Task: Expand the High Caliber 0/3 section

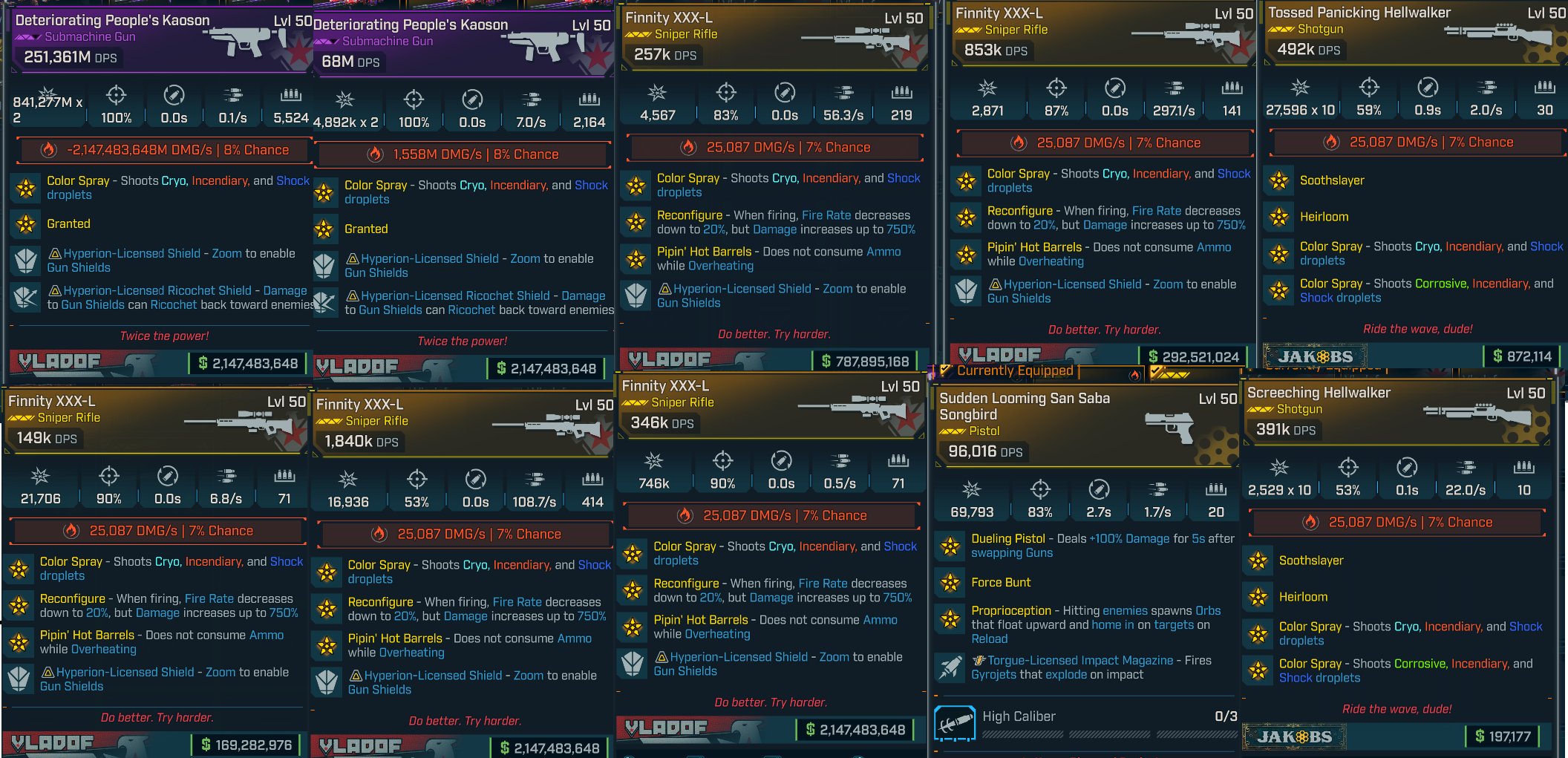Action: coord(1018,716)
